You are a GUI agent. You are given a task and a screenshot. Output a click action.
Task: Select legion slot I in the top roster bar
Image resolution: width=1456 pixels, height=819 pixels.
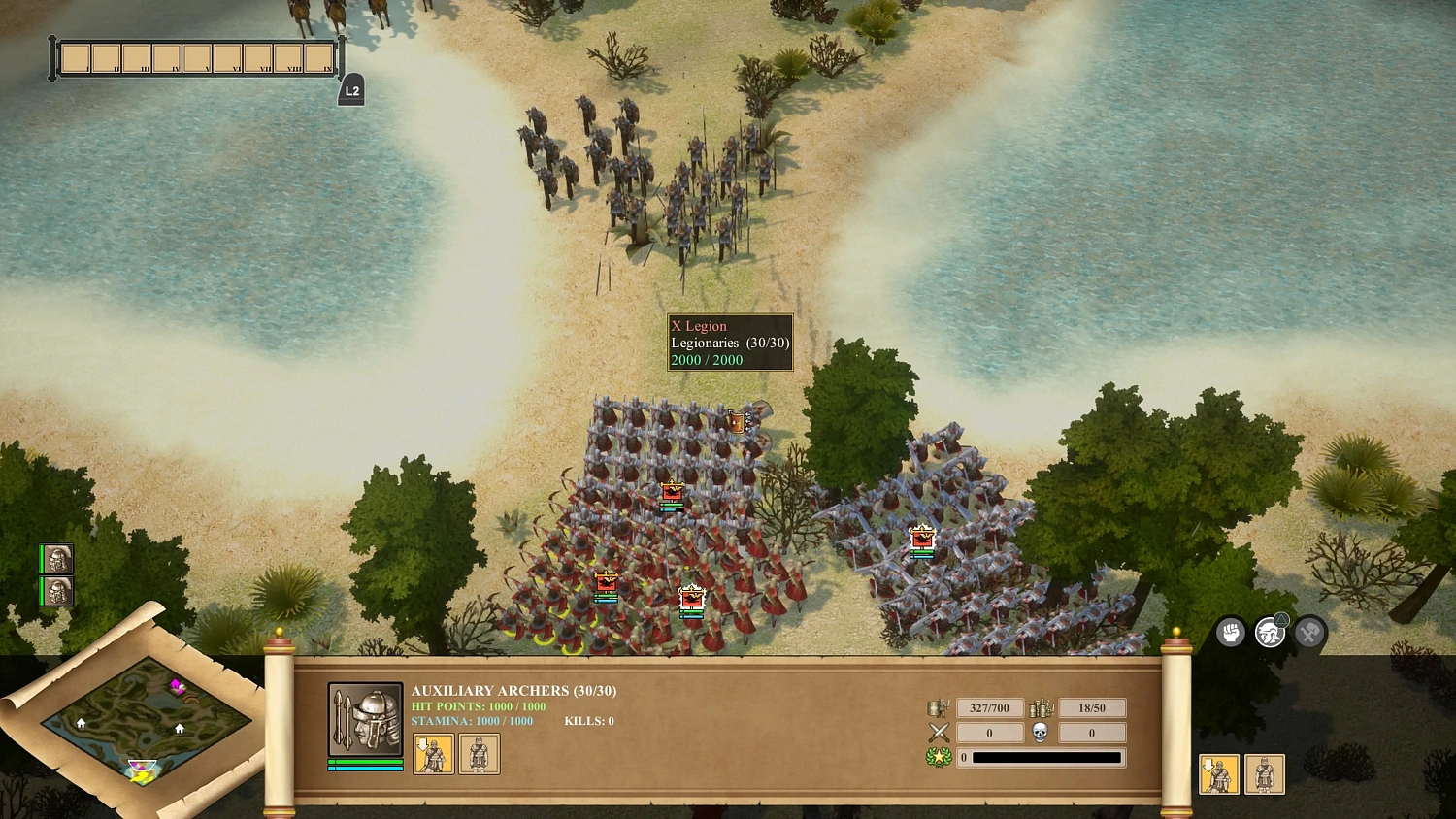(78, 56)
